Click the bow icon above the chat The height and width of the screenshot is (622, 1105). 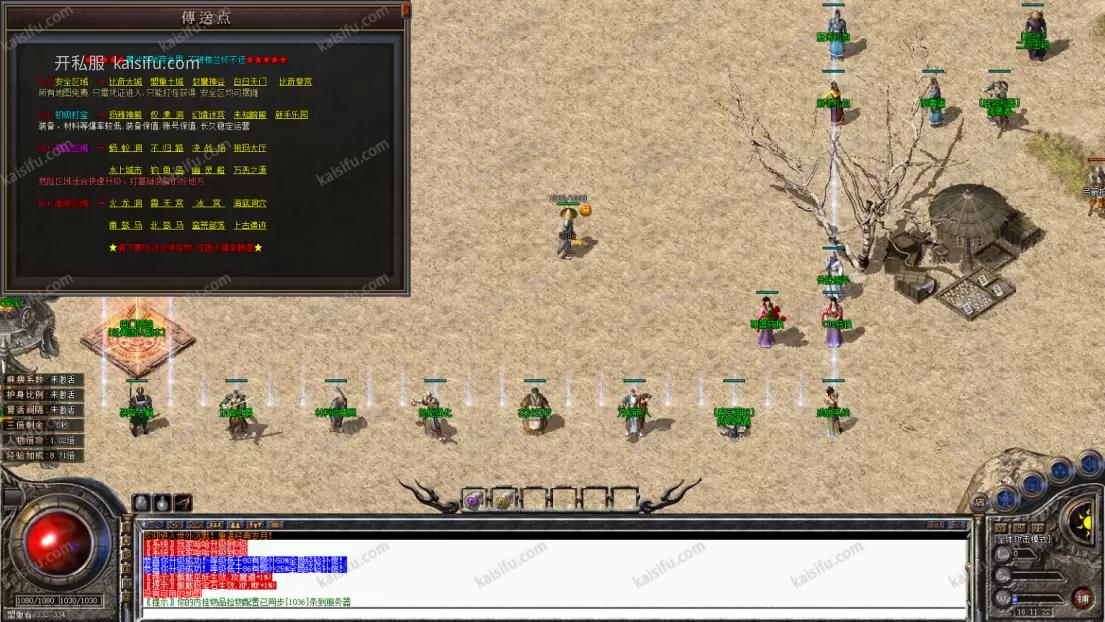click(x=183, y=502)
